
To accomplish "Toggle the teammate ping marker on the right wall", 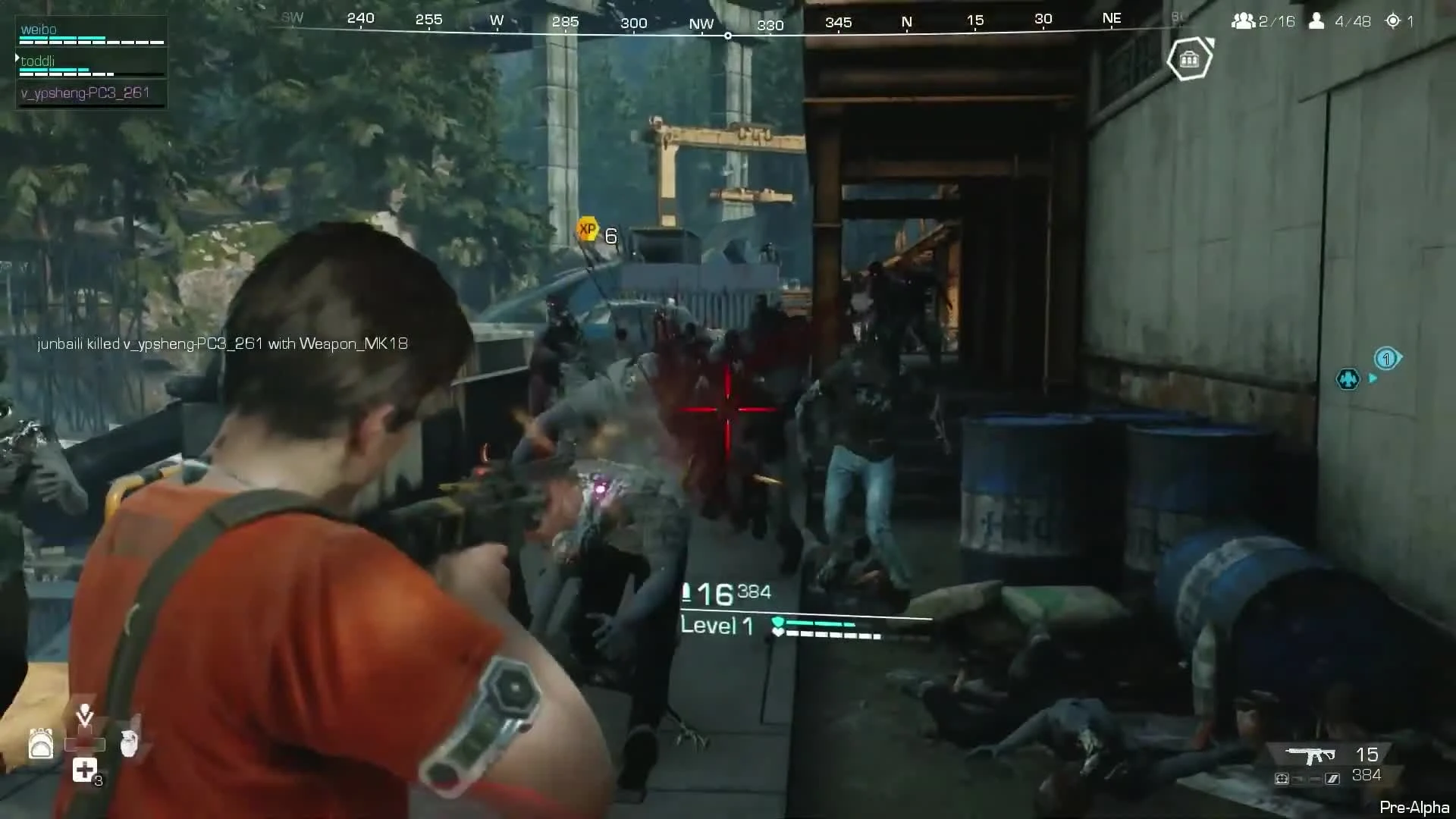I will (1348, 379).
